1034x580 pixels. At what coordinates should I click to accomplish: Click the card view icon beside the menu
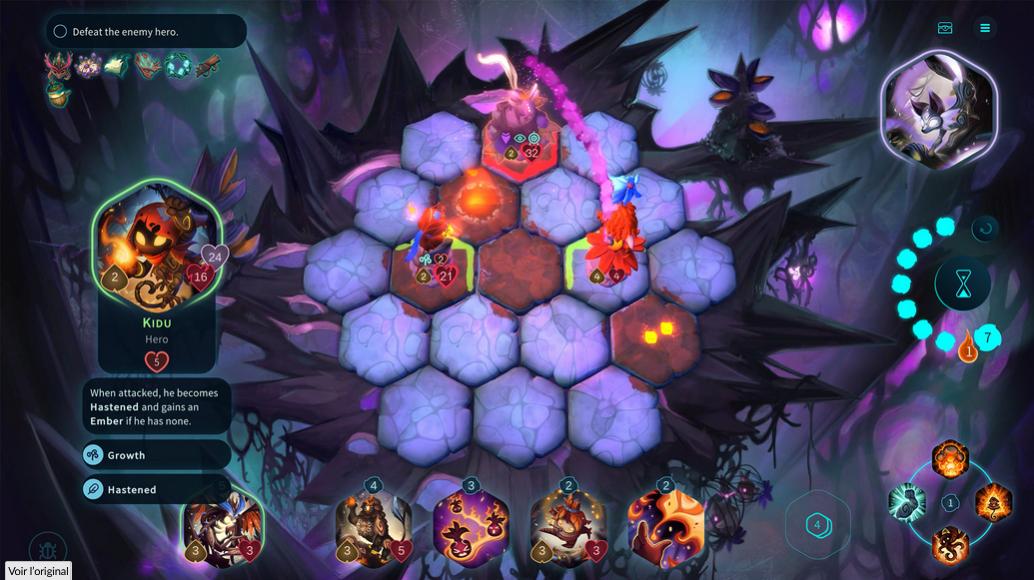(945, 28)
